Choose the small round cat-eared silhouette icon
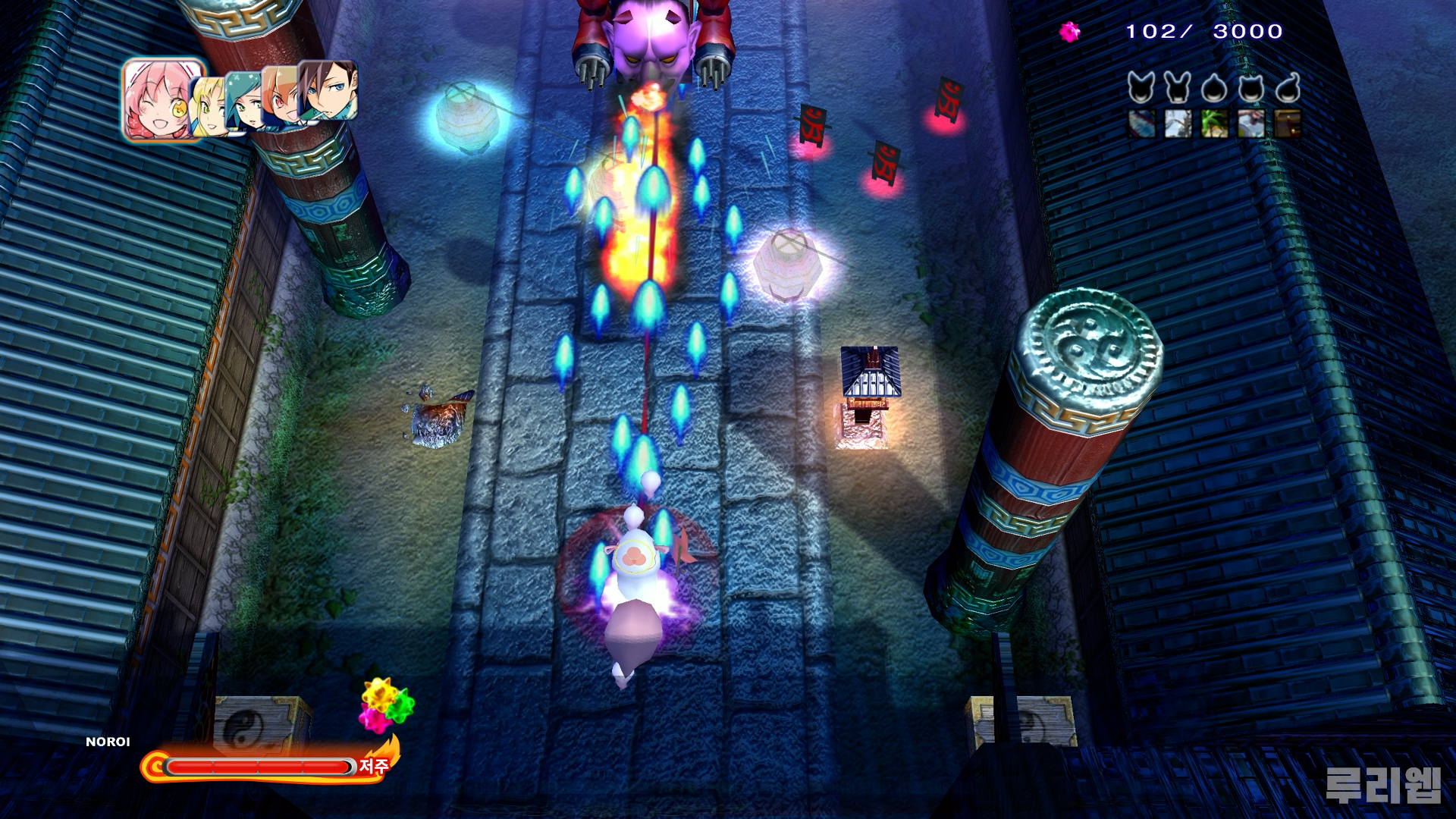Screen dimensions: 1456x819 1250,89
